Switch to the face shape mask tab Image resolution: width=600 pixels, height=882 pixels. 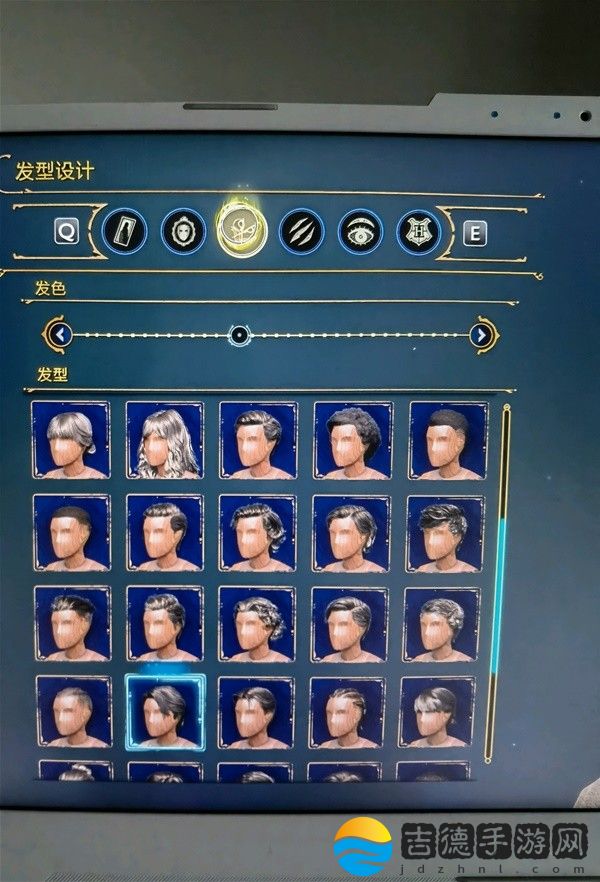(183, 232)
